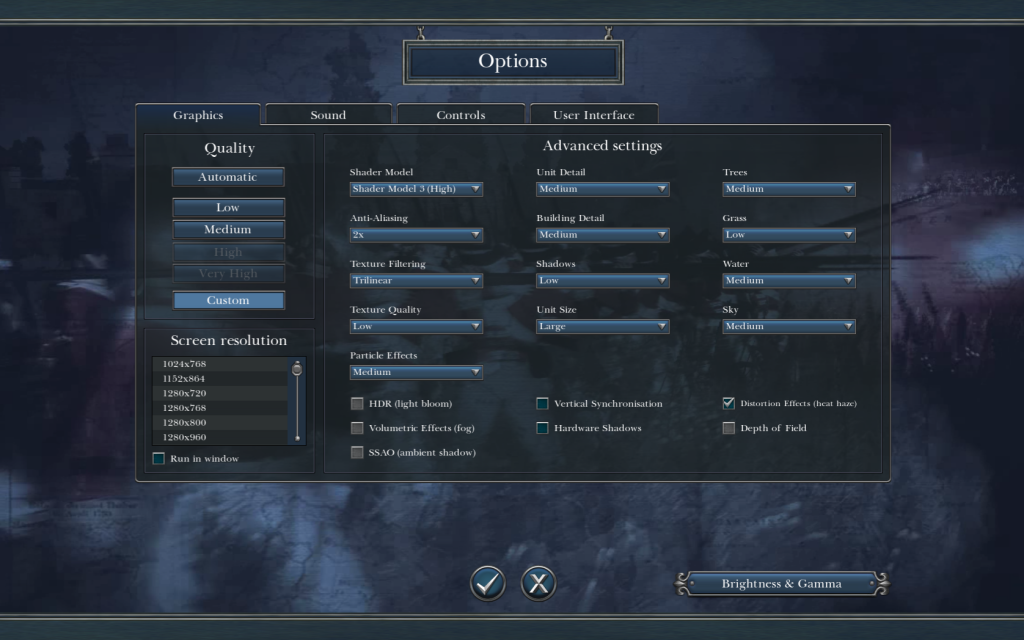1024x640 pixels.
Task: Open the Shader Model dropdown
Action: pos(416,189)
